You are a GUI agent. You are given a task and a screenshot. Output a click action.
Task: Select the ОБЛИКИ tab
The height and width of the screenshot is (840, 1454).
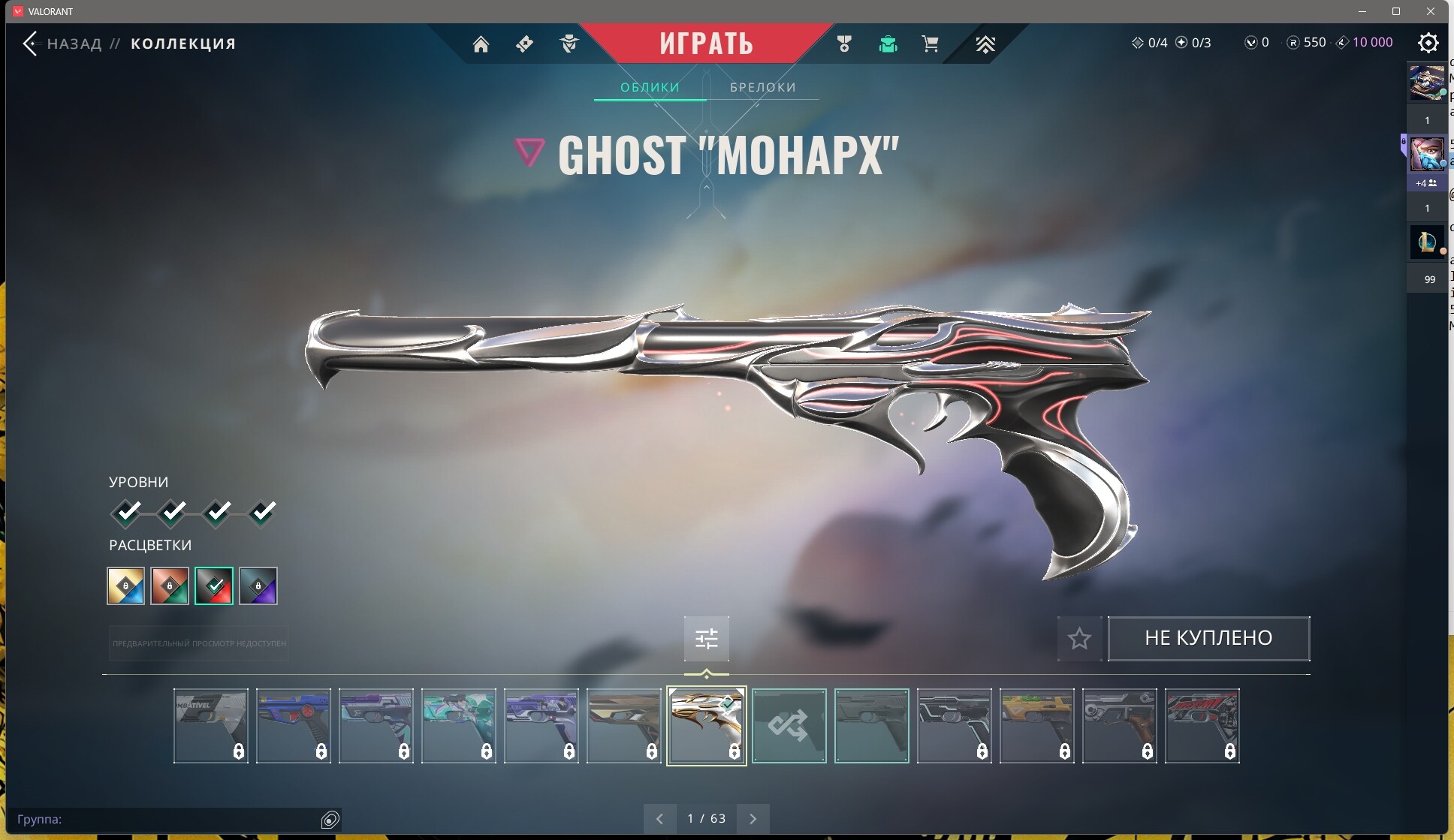pyautogui.click(x=650, y=87)
